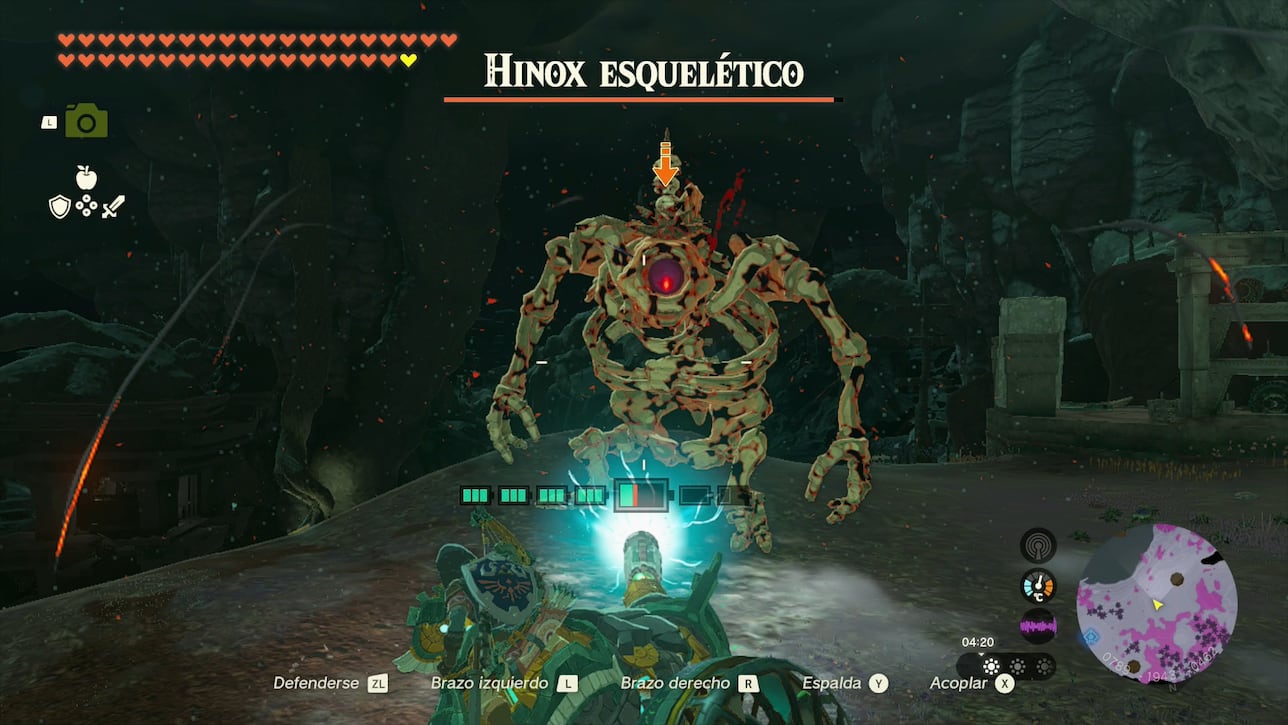Click the purple noise level meter
The height and width of the screenshot is (725, 1288).
click(1037, 625)
